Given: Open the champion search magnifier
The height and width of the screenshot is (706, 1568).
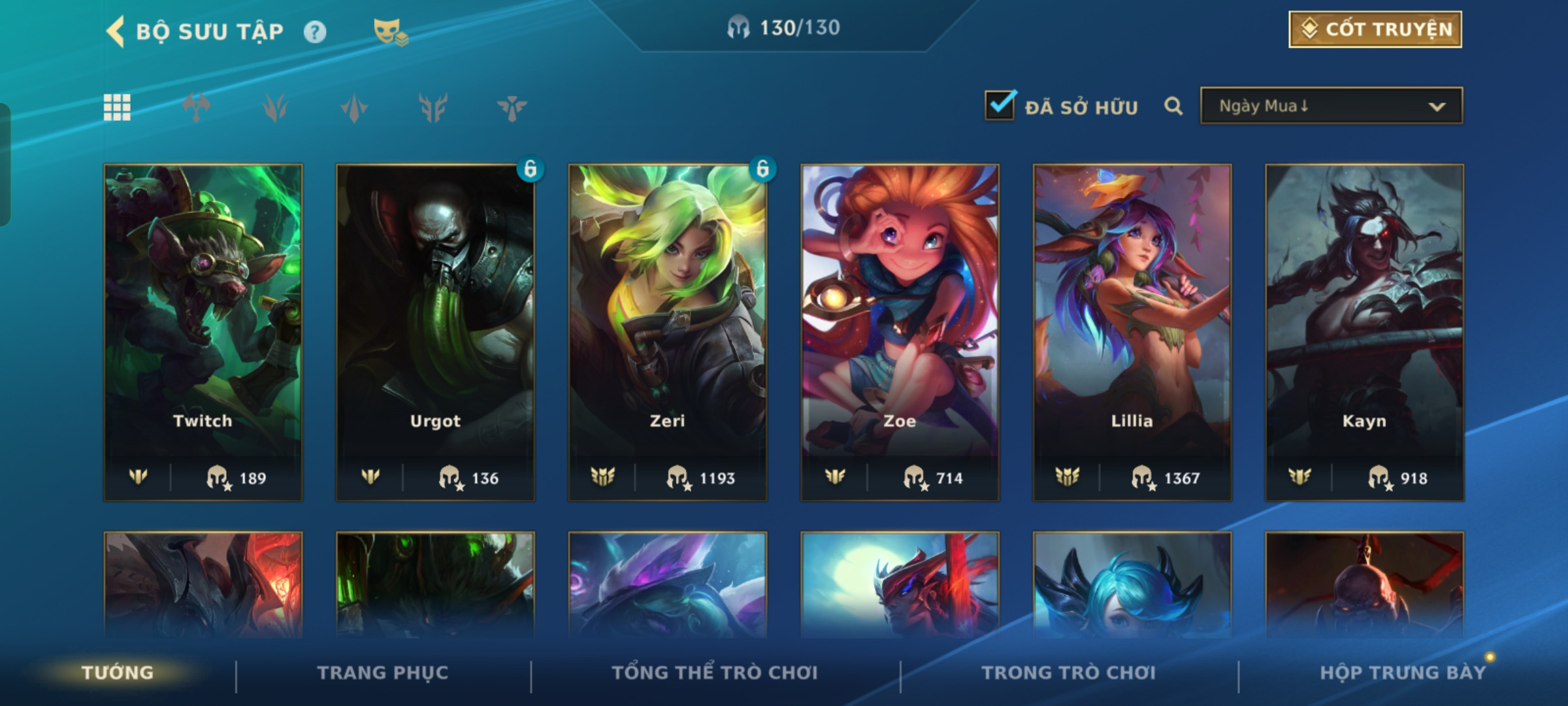Looking at the screenshot, I should [x=1173, y=106].
